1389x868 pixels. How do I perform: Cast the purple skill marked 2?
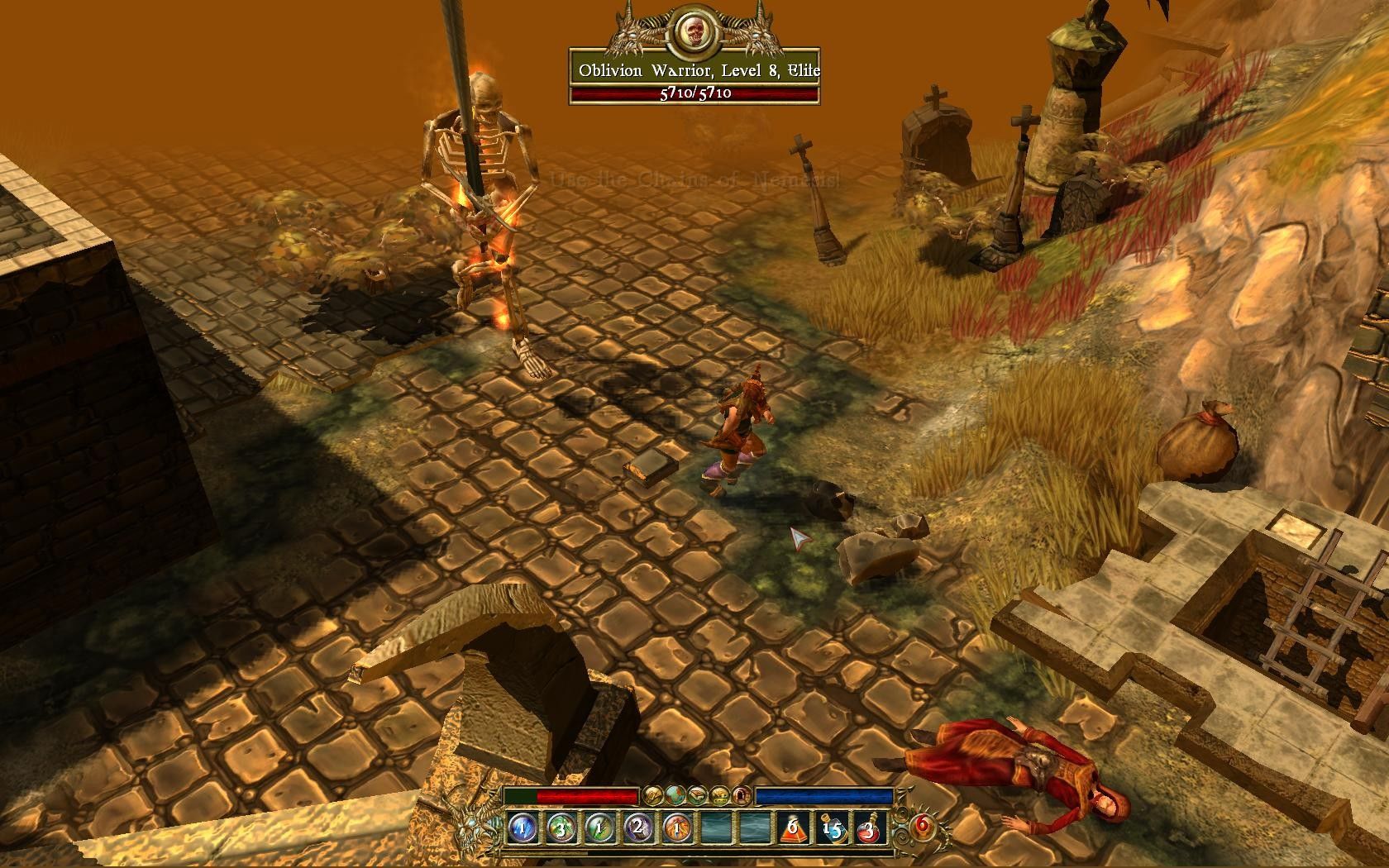[x=638, y=827]
